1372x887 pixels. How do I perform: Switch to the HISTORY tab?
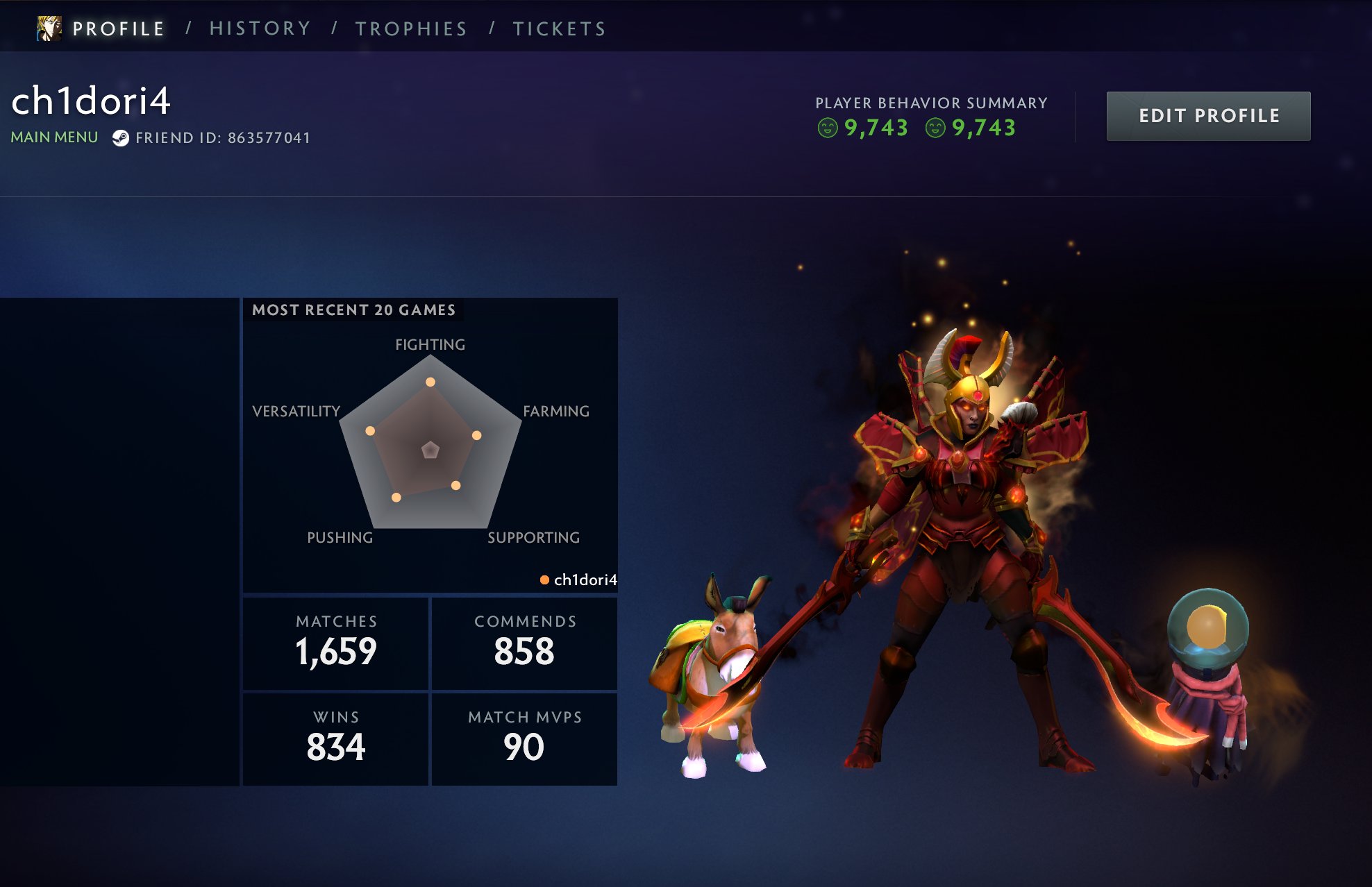260,27
